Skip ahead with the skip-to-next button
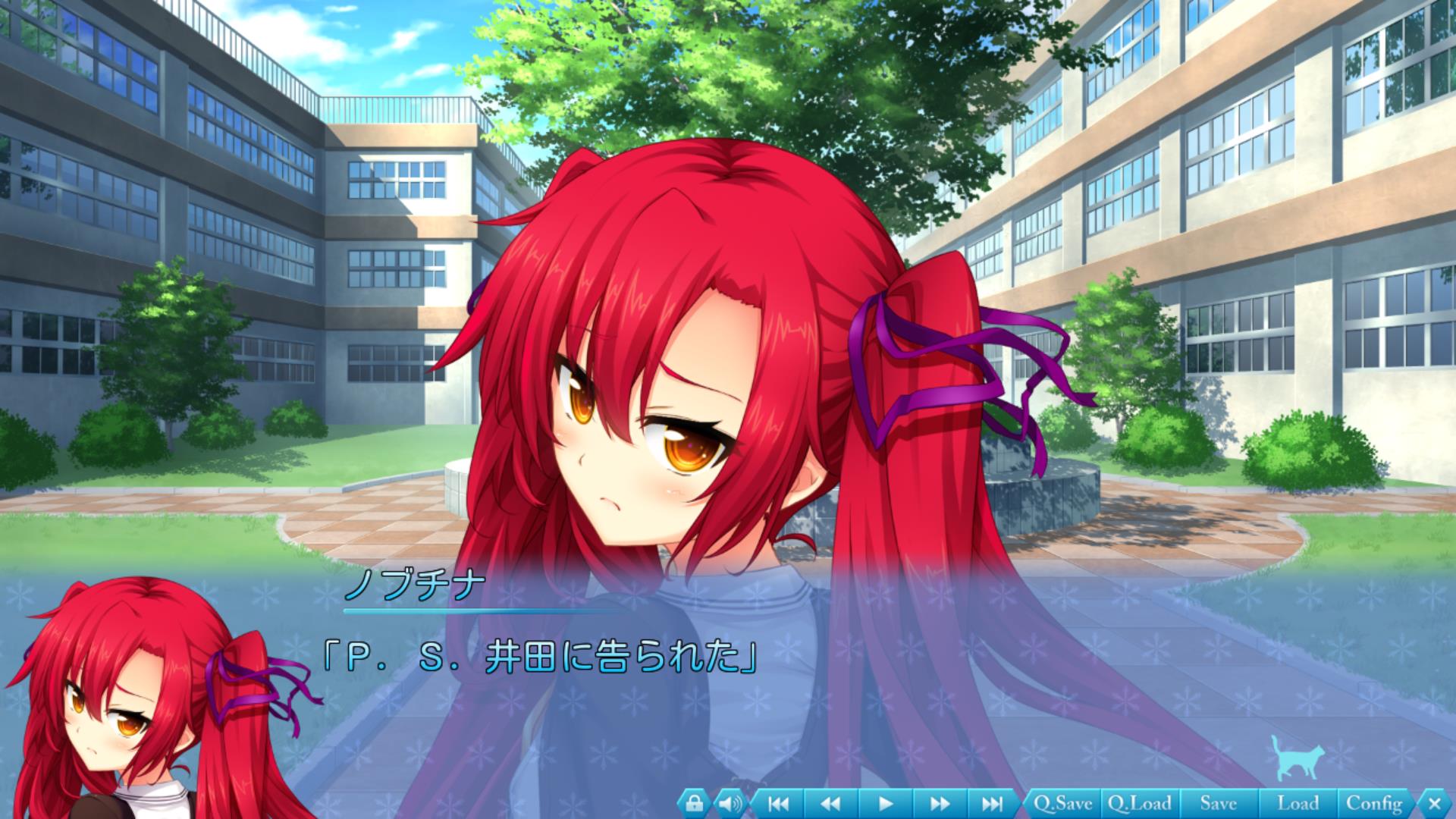This screenshot has width=1456, height=819. point(992,803)
